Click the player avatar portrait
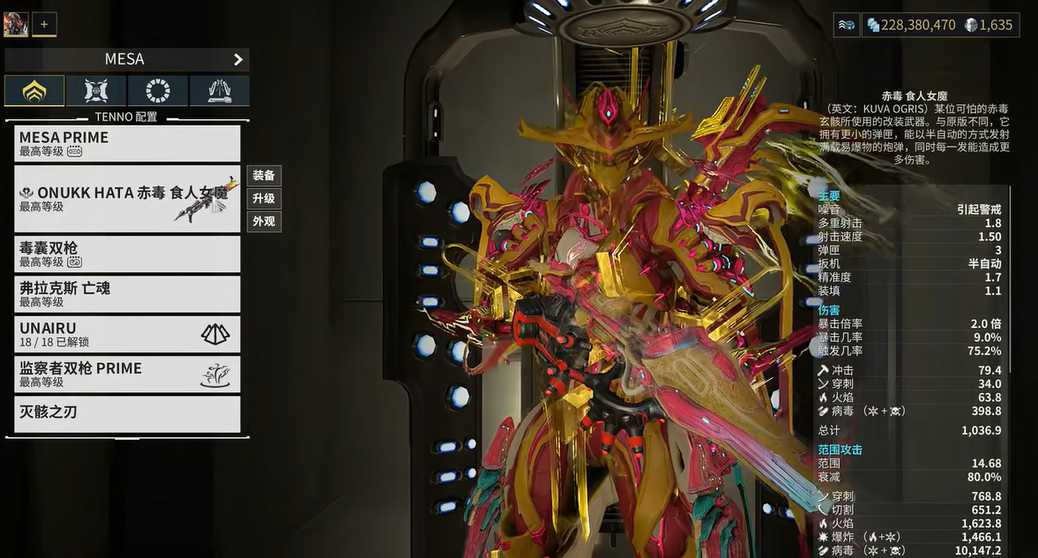The image size is (1038, 558). [15, 24]
